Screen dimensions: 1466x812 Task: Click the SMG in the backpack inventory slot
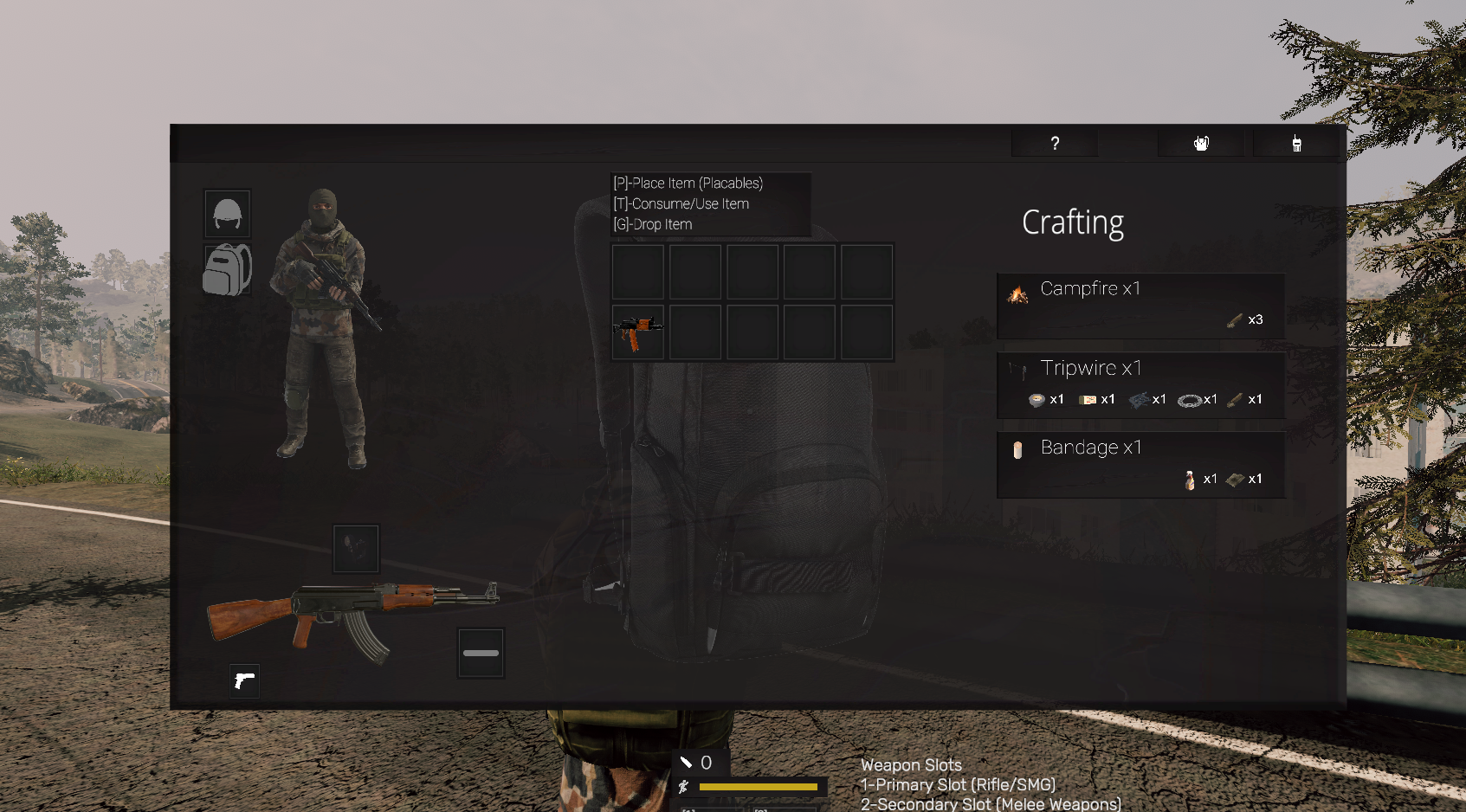(637, 330)
